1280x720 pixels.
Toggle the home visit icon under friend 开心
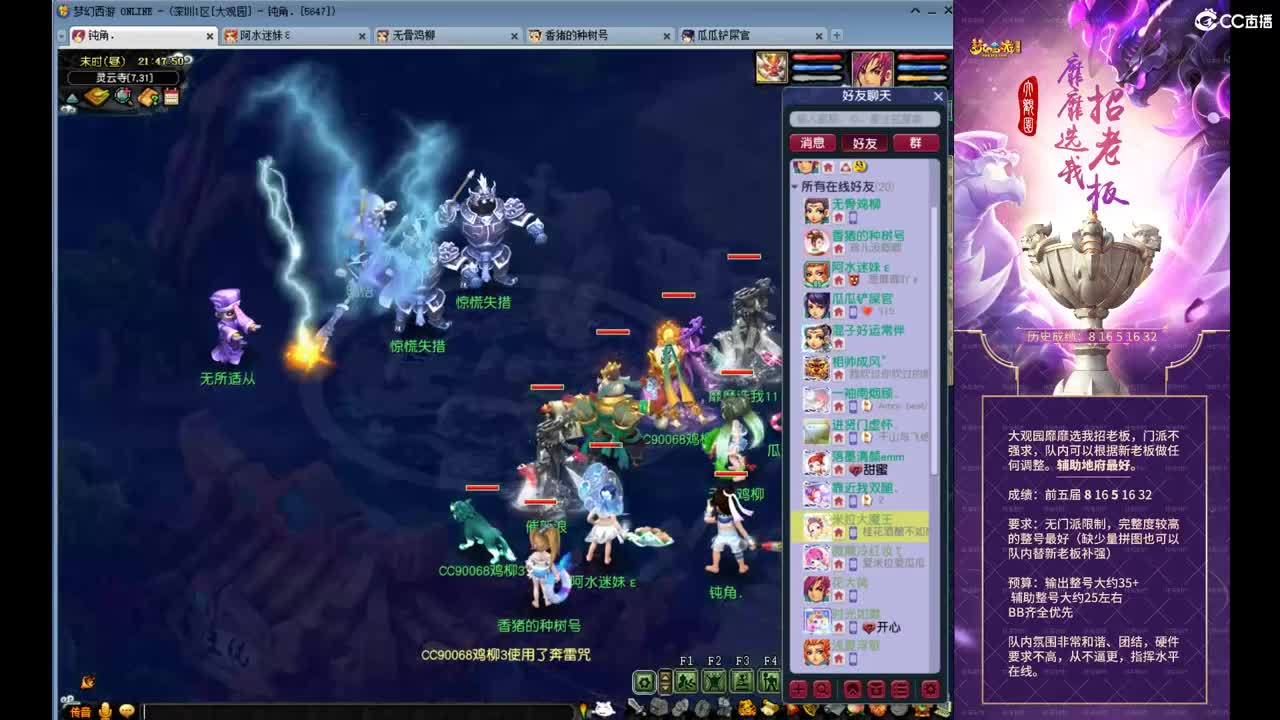pyautogui.click(x=840, y=627)
